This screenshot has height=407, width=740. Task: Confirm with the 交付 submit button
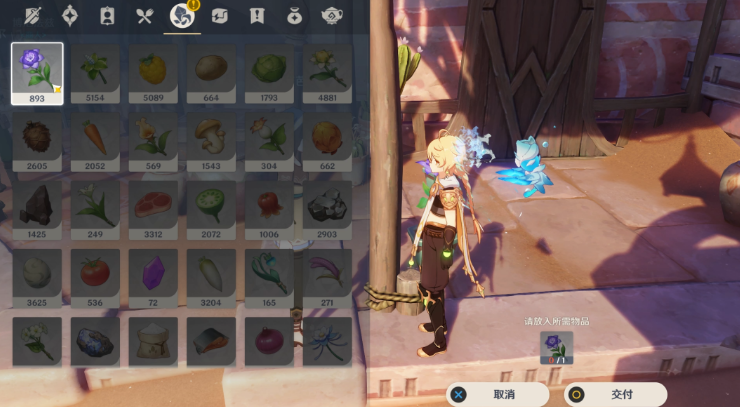(615, 394)
